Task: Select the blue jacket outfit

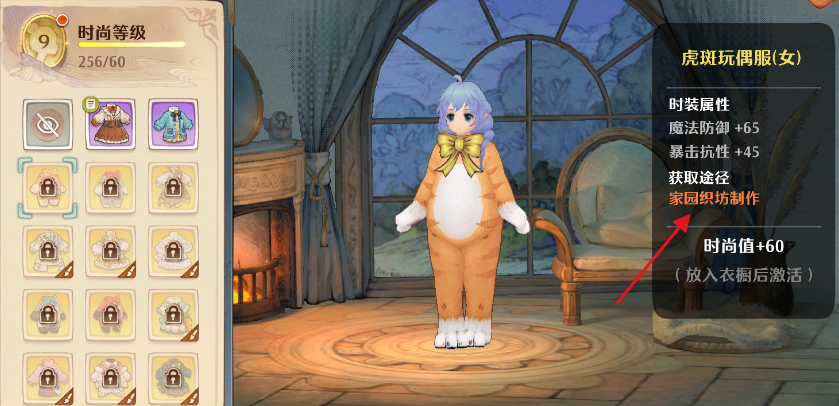Action: (x=172, y=123)
